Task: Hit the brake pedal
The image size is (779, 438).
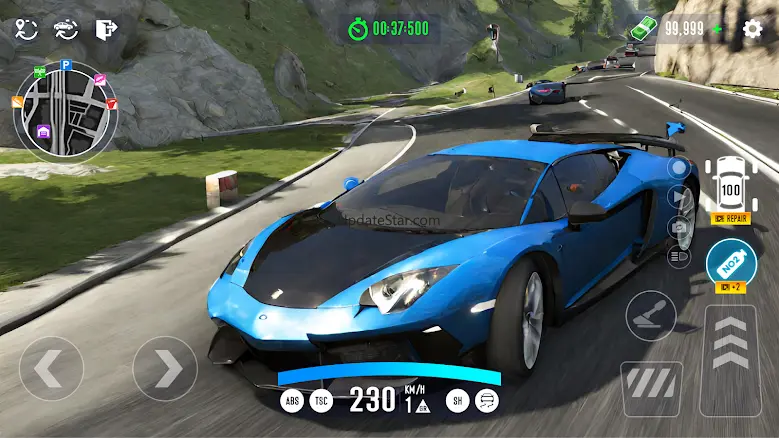Action: pyautogui.click(x=651, y=388)
